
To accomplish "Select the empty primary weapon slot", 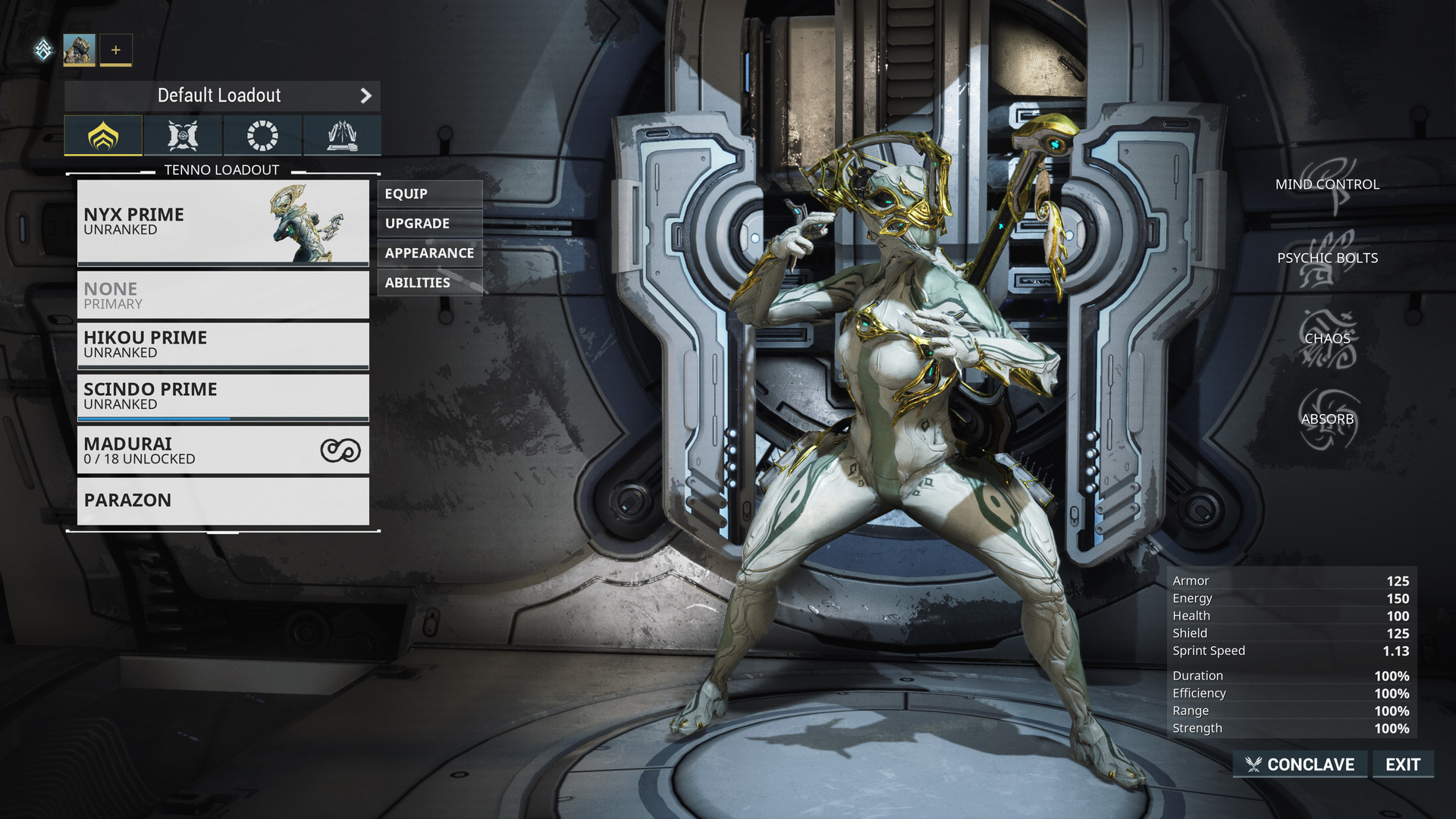I will 223,295.
